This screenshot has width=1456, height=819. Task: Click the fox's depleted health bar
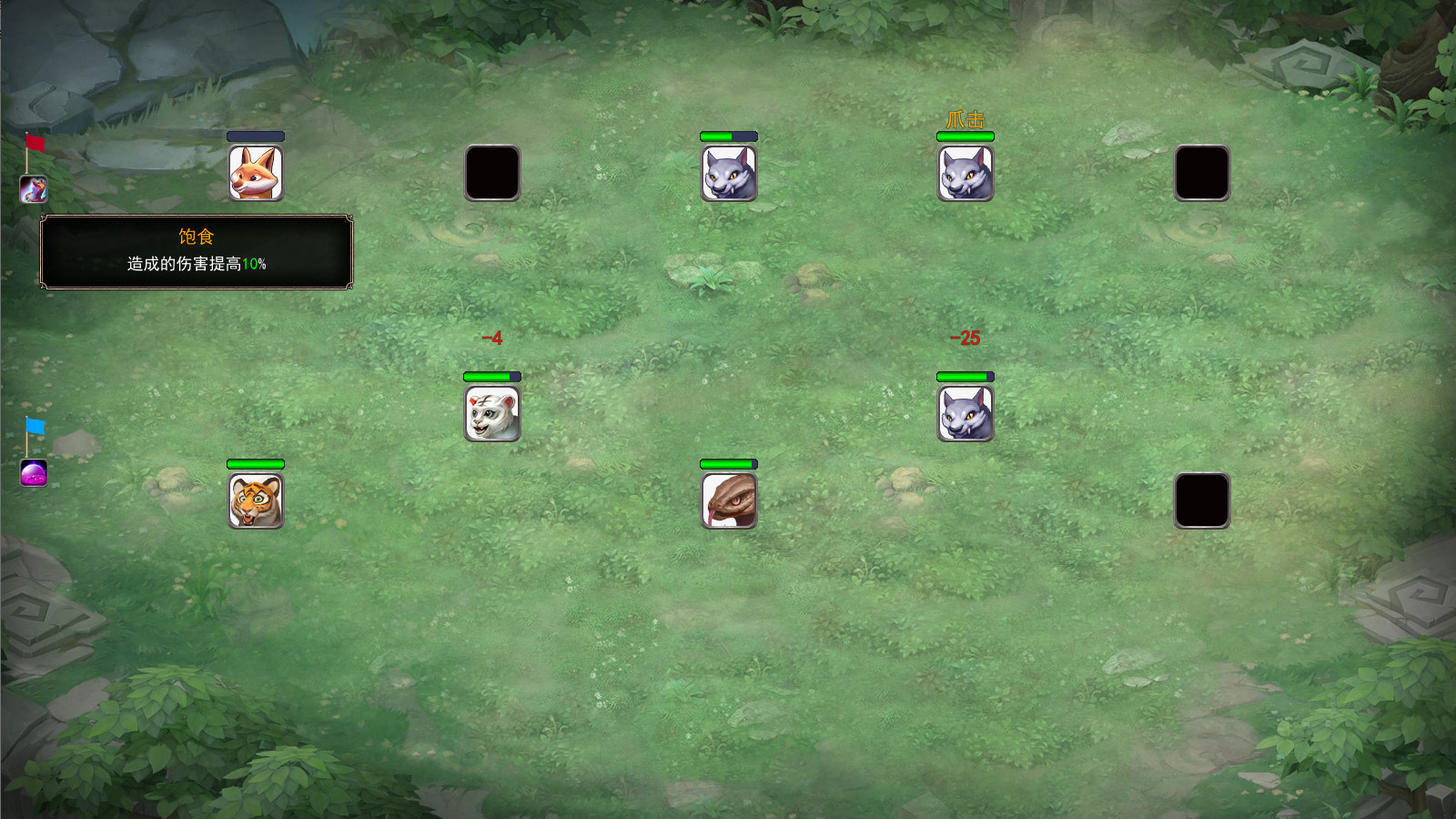tap(256, 136)
